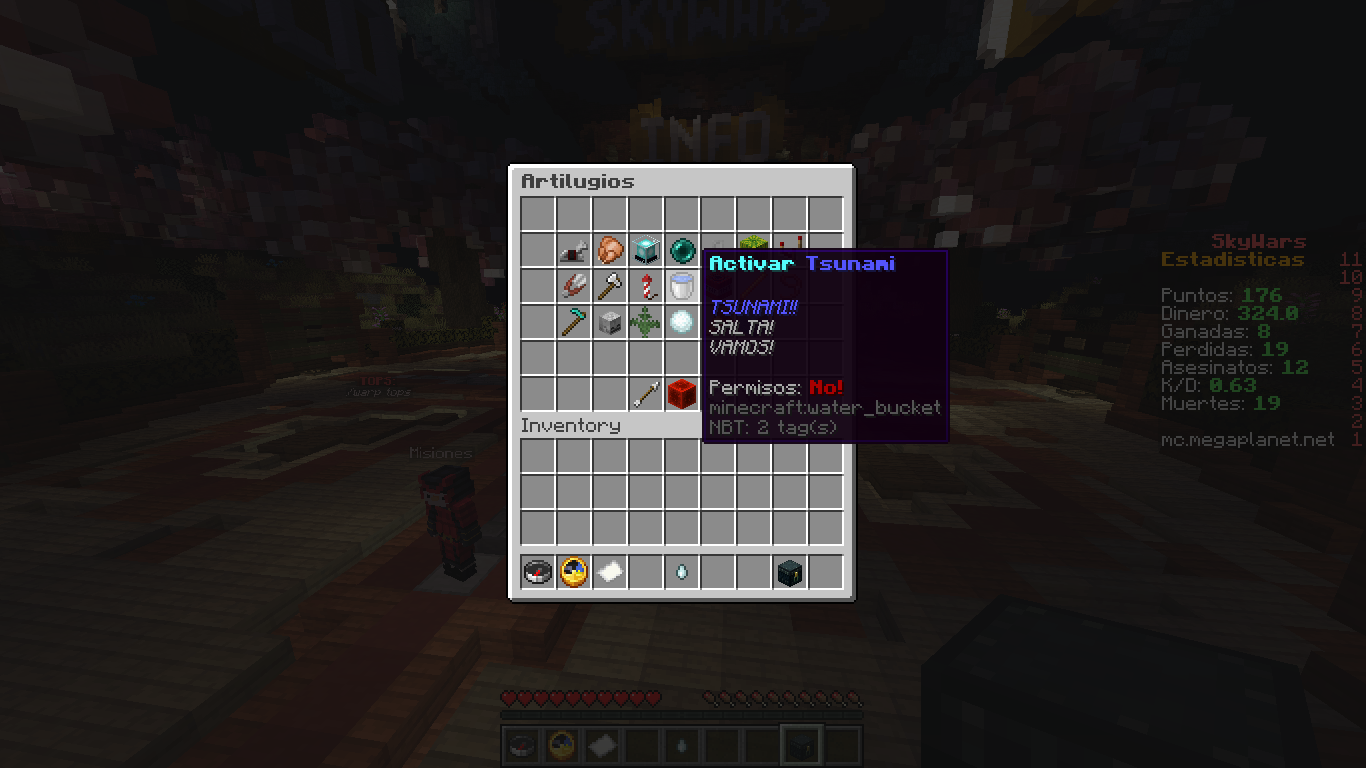Select the ghast tear hotbar slot

tap(682, 572)
